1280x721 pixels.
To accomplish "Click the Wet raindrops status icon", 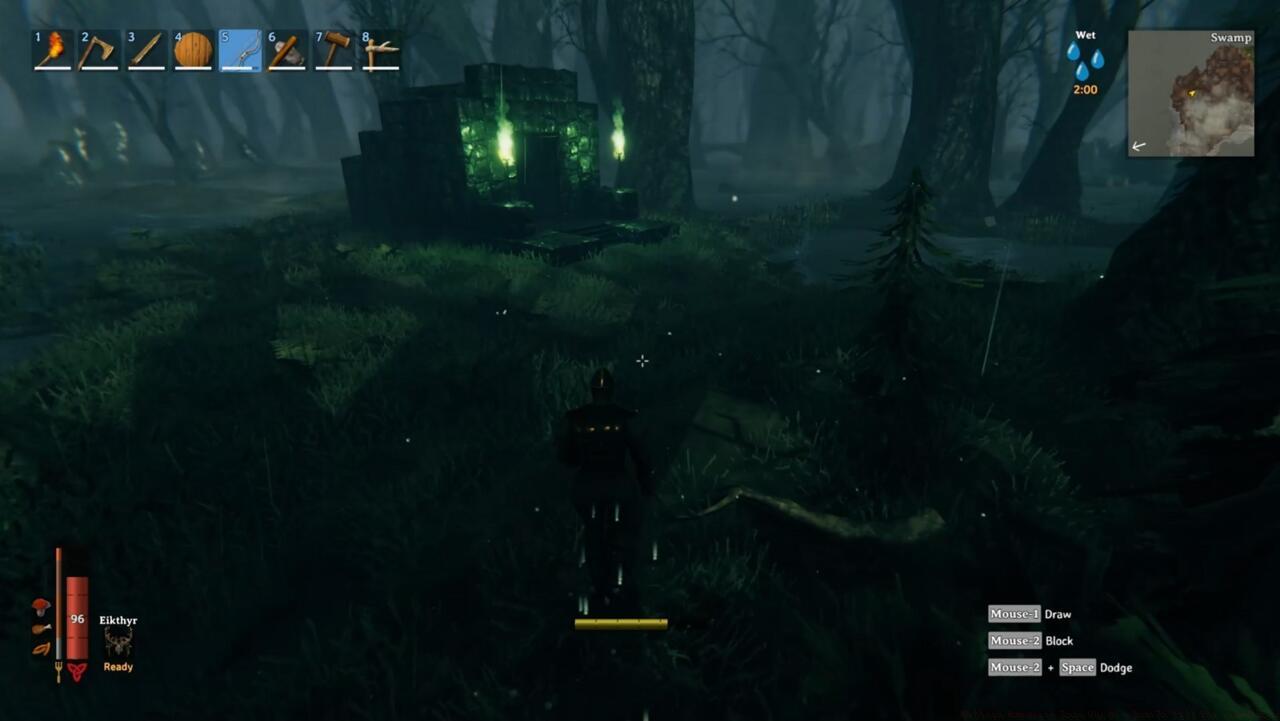I will coord(1084,58).
